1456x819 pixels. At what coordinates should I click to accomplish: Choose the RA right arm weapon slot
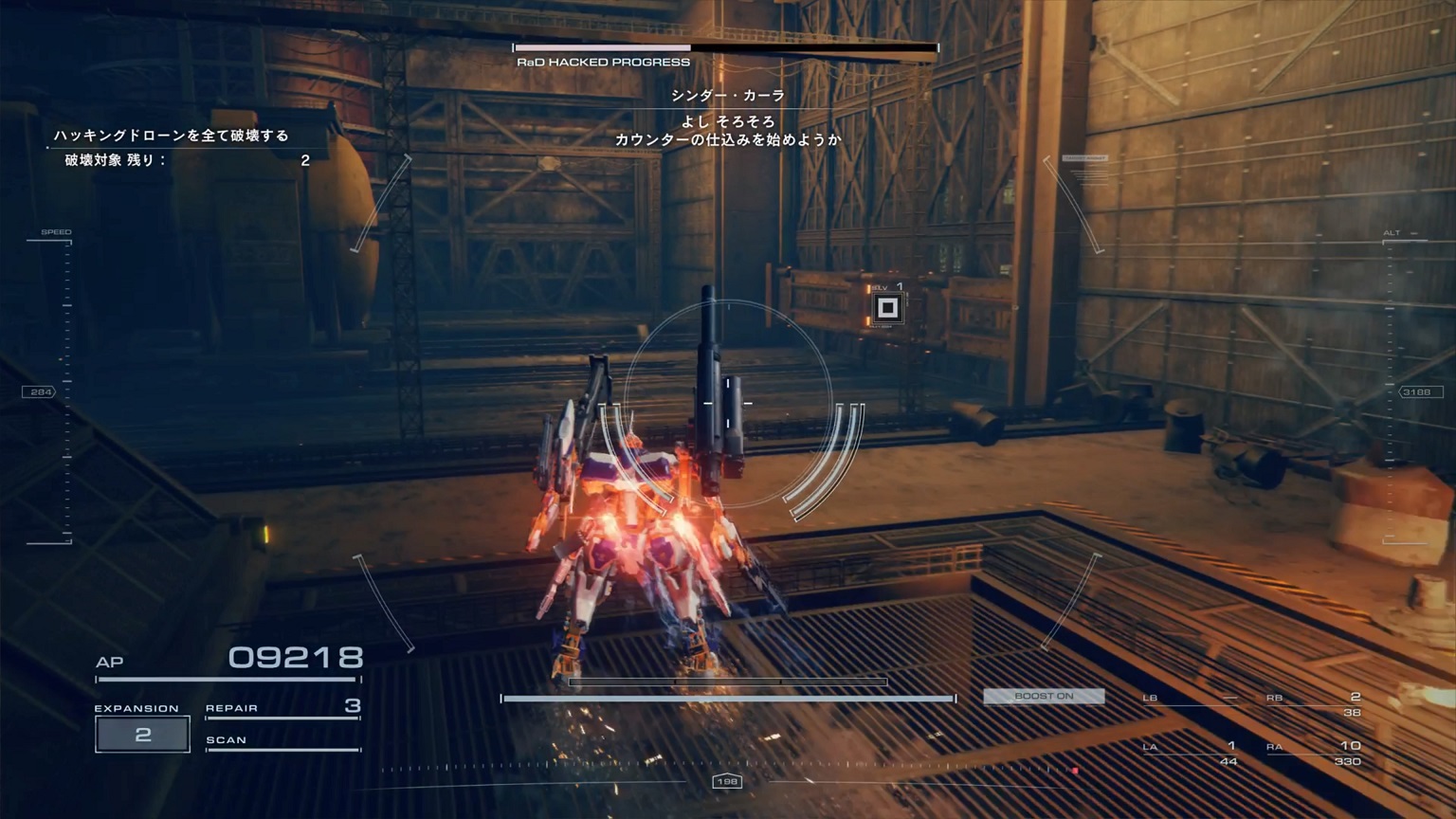pyautogui.click(x=1314, y=752)
